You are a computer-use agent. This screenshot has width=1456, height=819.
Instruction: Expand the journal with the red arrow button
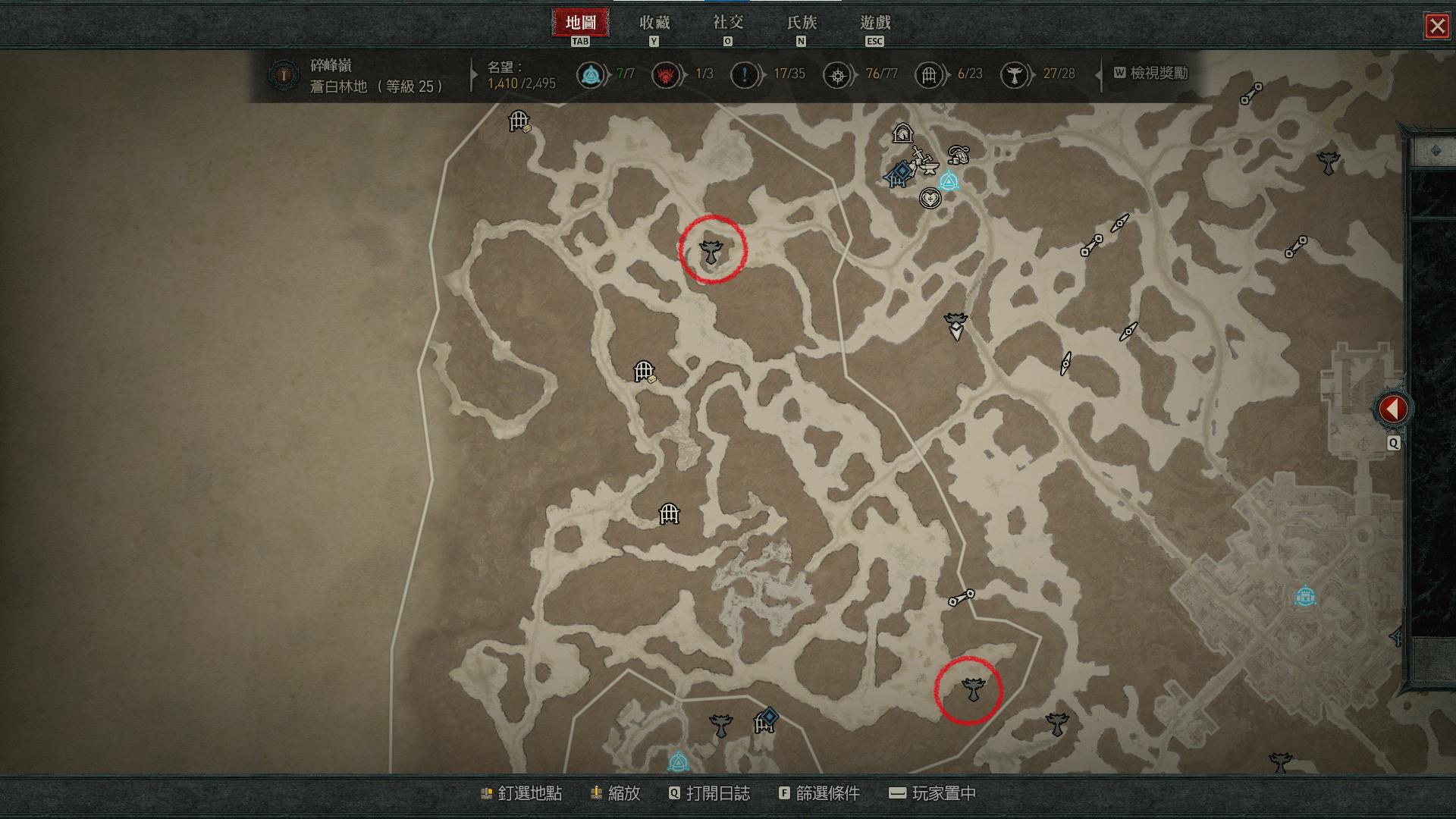[x=1392, y=409]
